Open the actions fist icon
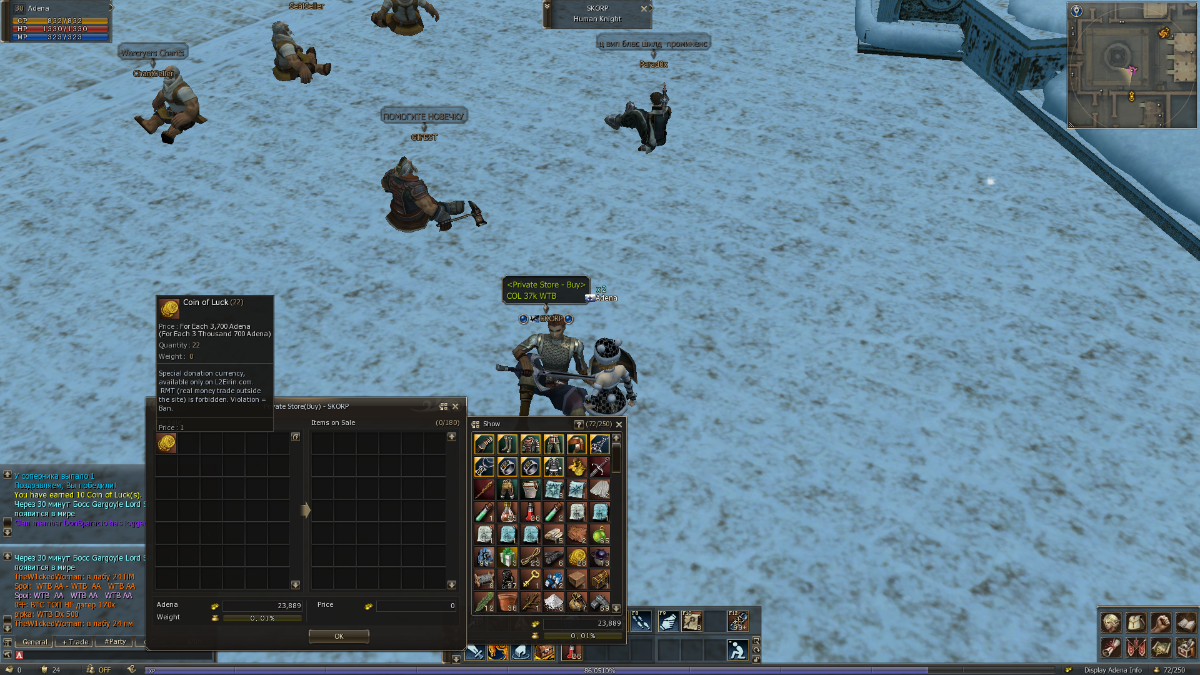Screen dimensions: 1200x675 [1160, 623]
